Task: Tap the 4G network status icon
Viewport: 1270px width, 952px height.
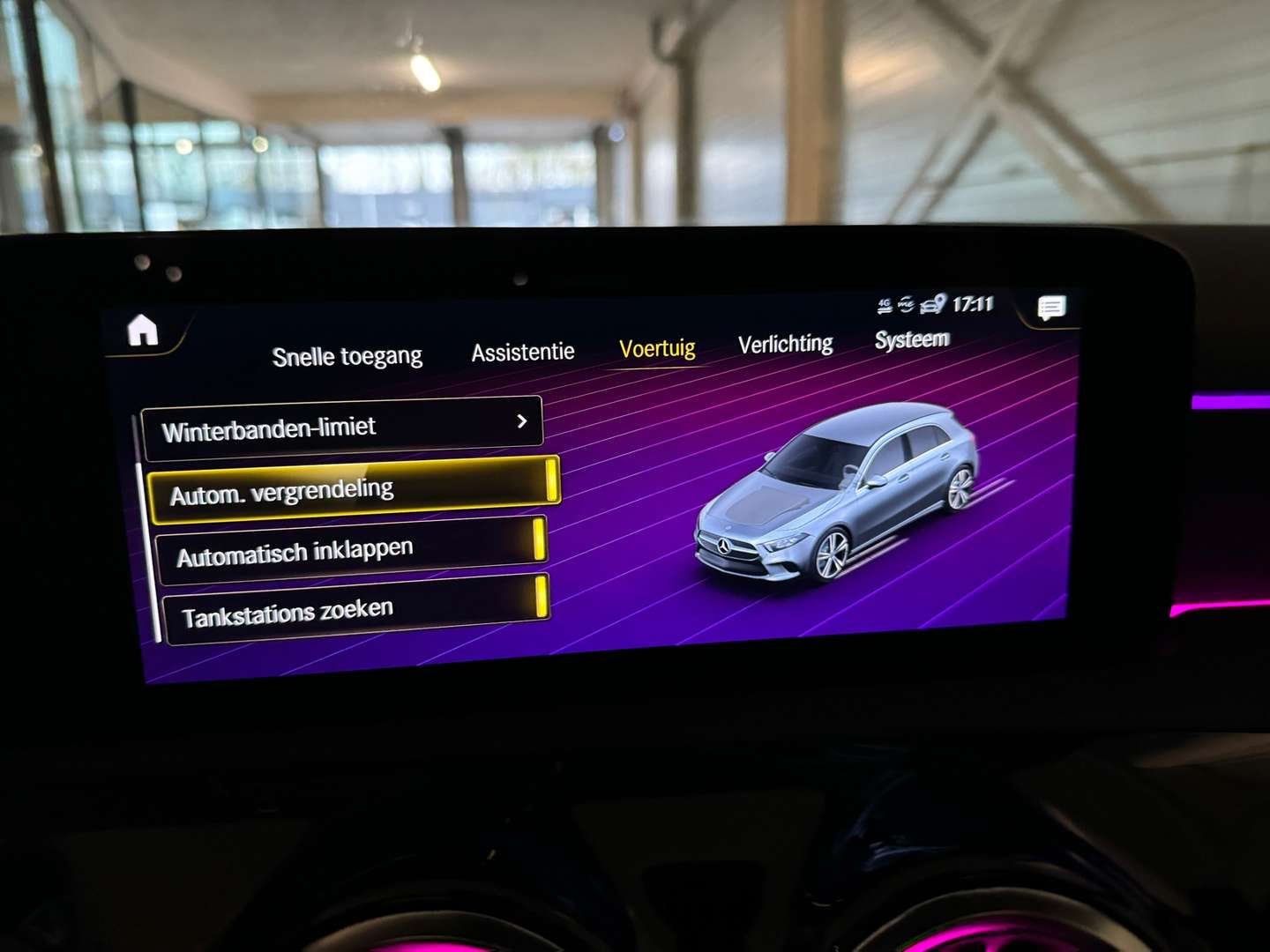Action: click(885, 303)
